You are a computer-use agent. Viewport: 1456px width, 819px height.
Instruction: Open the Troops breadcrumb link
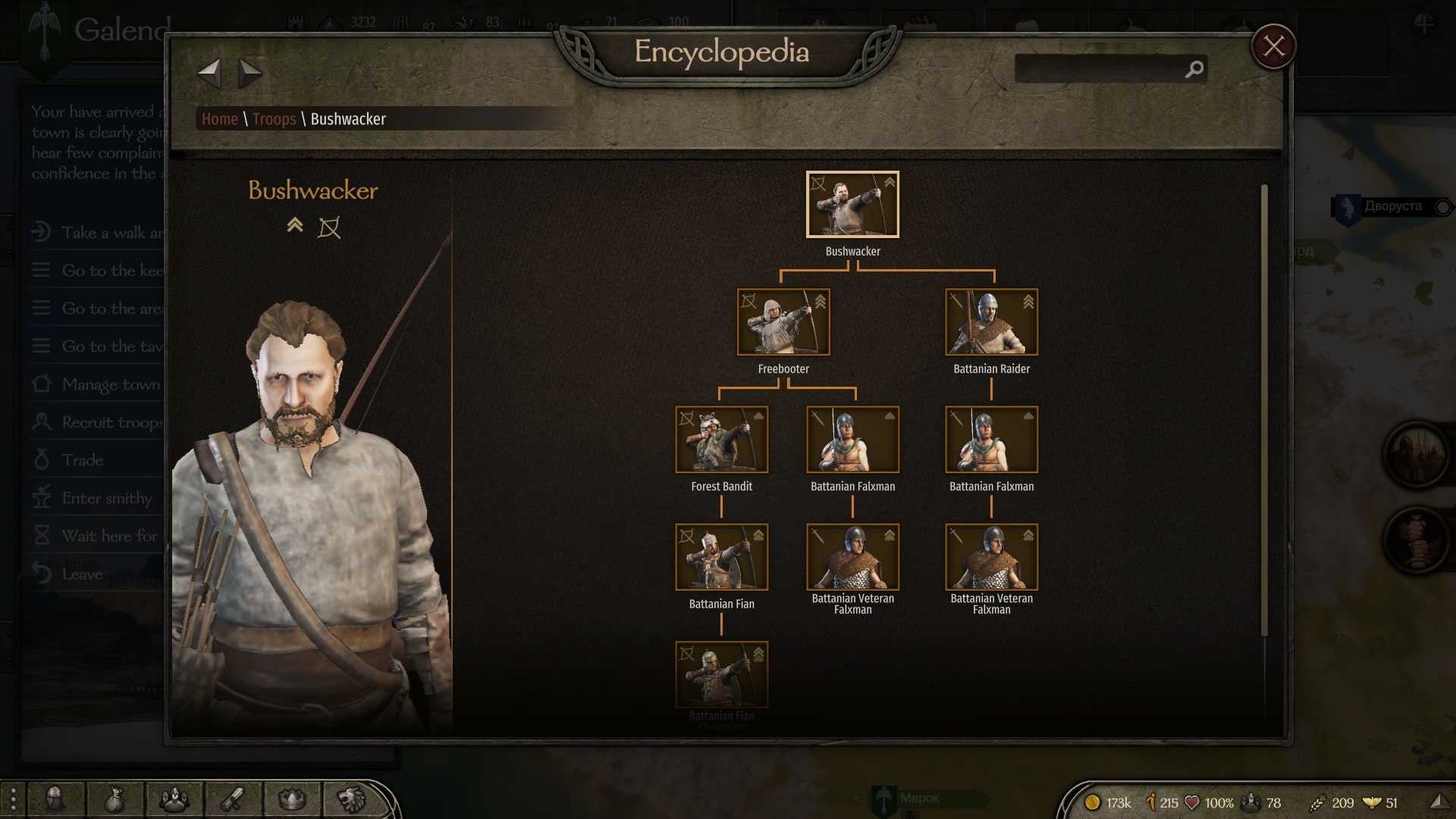point(274,119)
